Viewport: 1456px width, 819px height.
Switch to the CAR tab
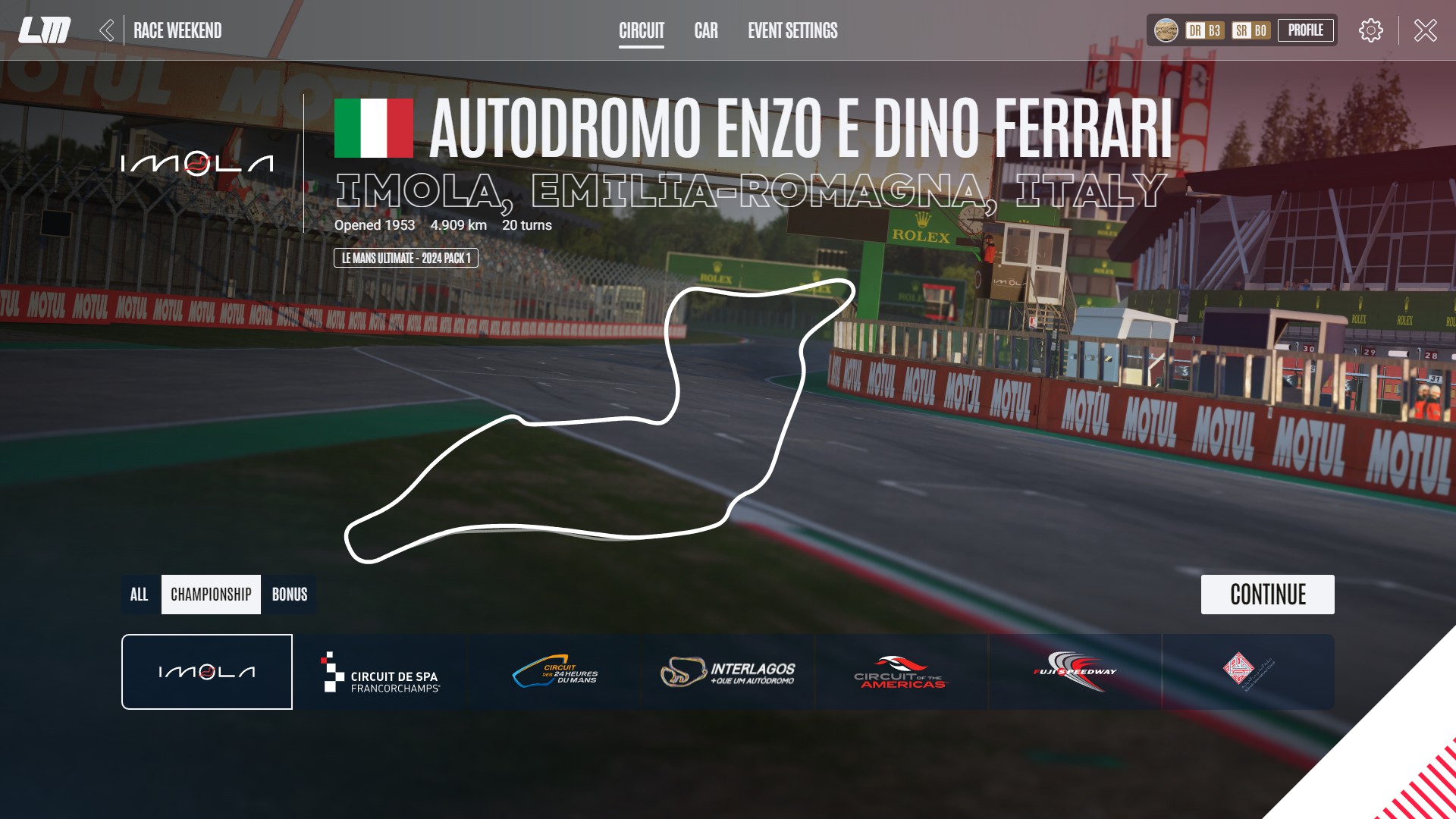tap(705, 31)
